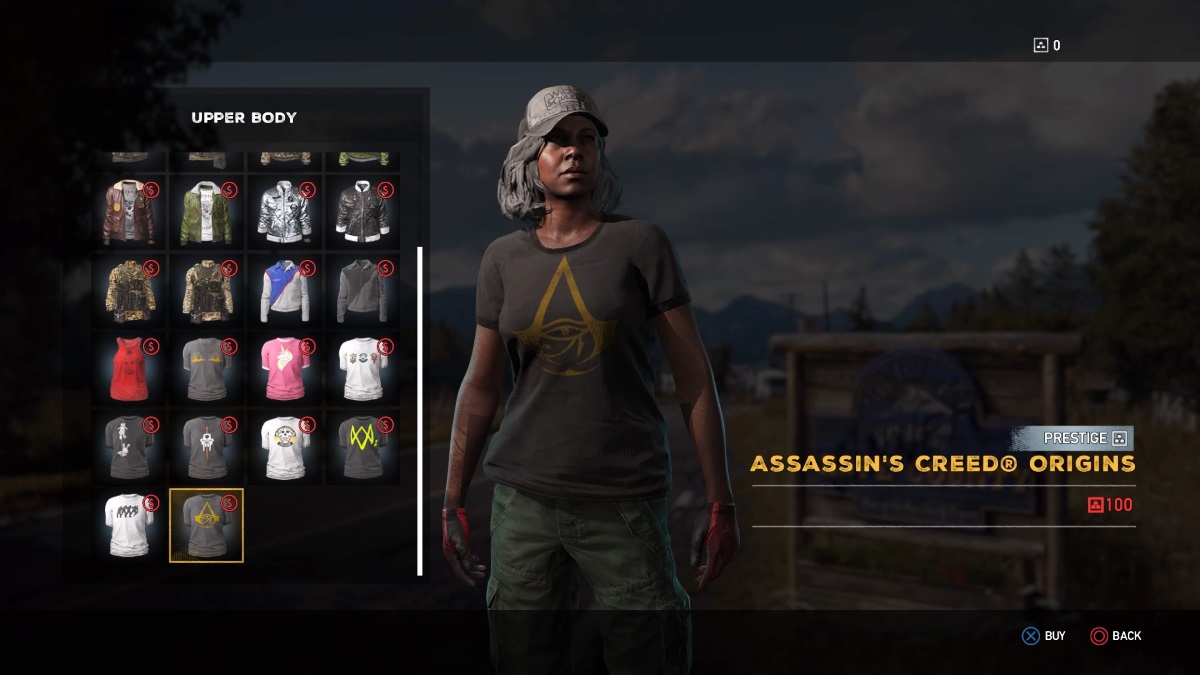Pick the shiny silver jacket
1200x675 pixels.
(x=285, y=212)
